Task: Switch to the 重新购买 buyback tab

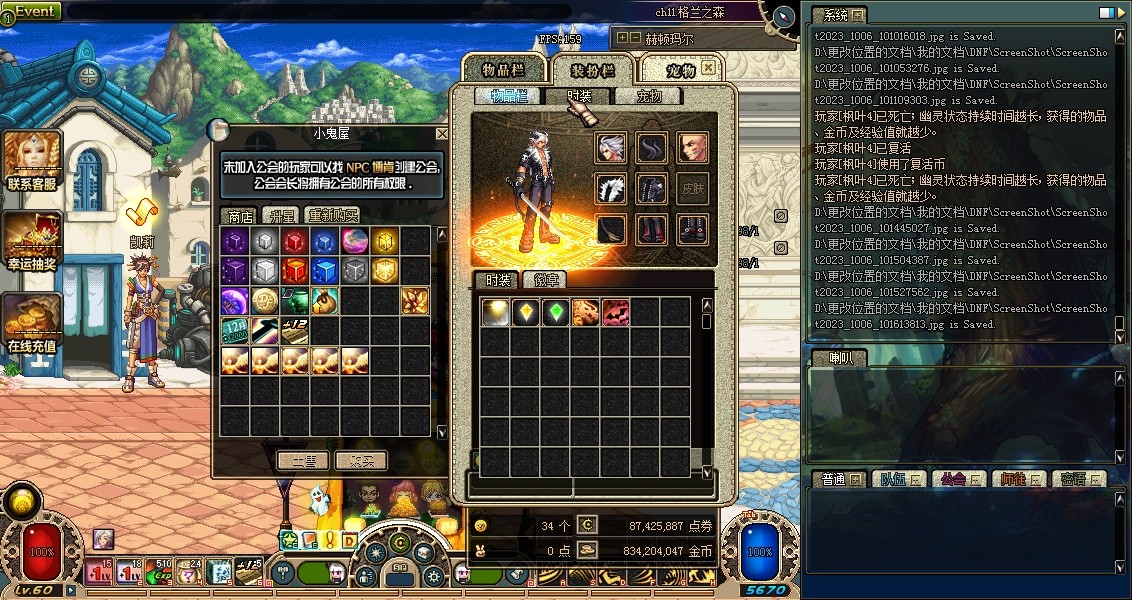Action: point(332,215)
